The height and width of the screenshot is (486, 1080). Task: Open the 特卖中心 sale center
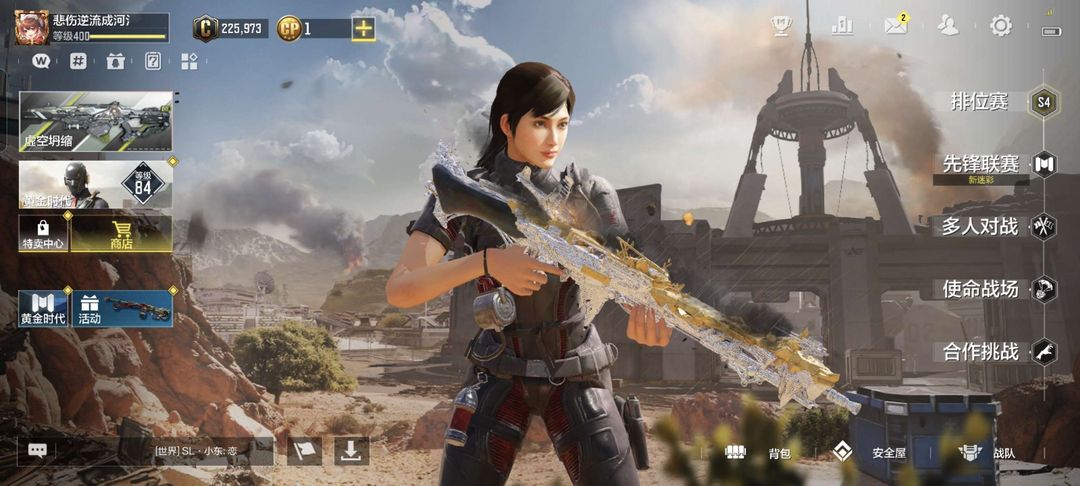click(x=43, y=234)
